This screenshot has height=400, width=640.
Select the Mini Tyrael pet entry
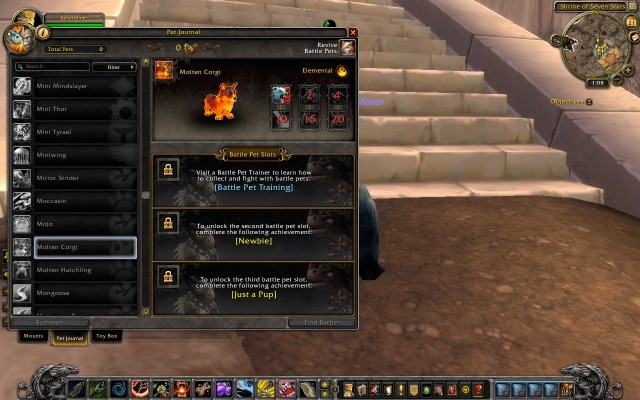click(x=74, y=131)
